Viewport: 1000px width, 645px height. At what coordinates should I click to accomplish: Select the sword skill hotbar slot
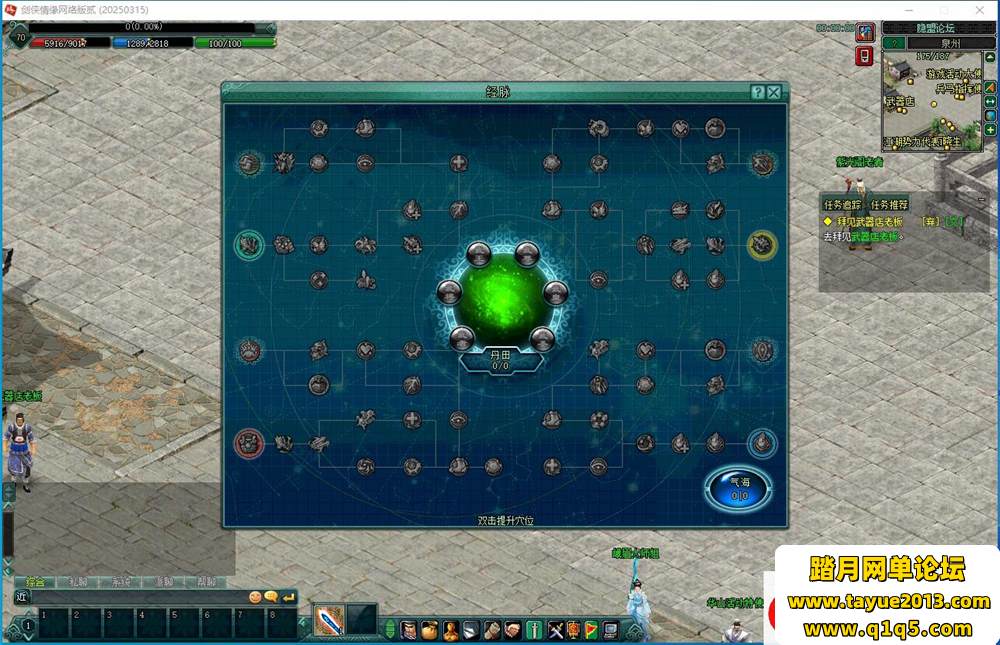coord(328,620)
